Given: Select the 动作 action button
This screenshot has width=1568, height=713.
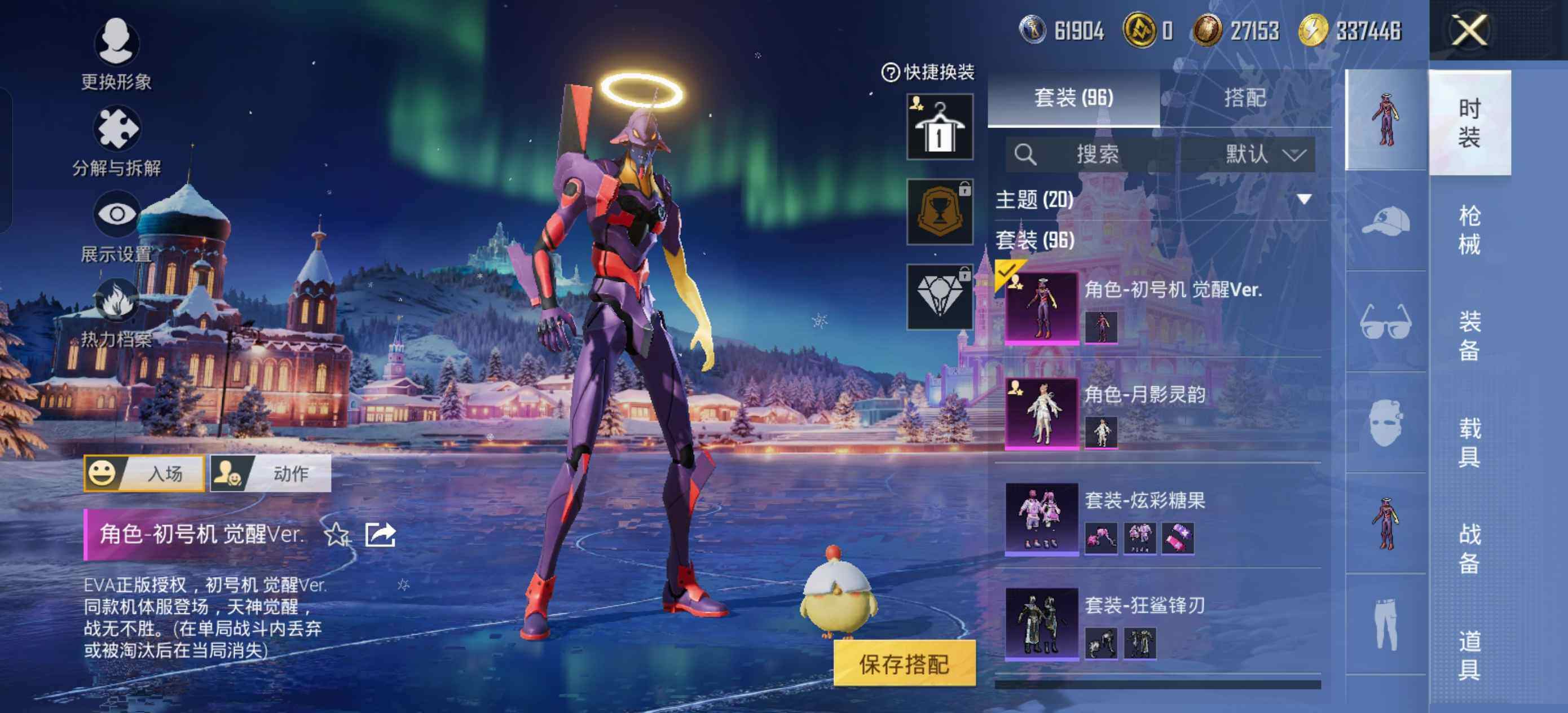Looking at the screenshot, I should [271, 473].
